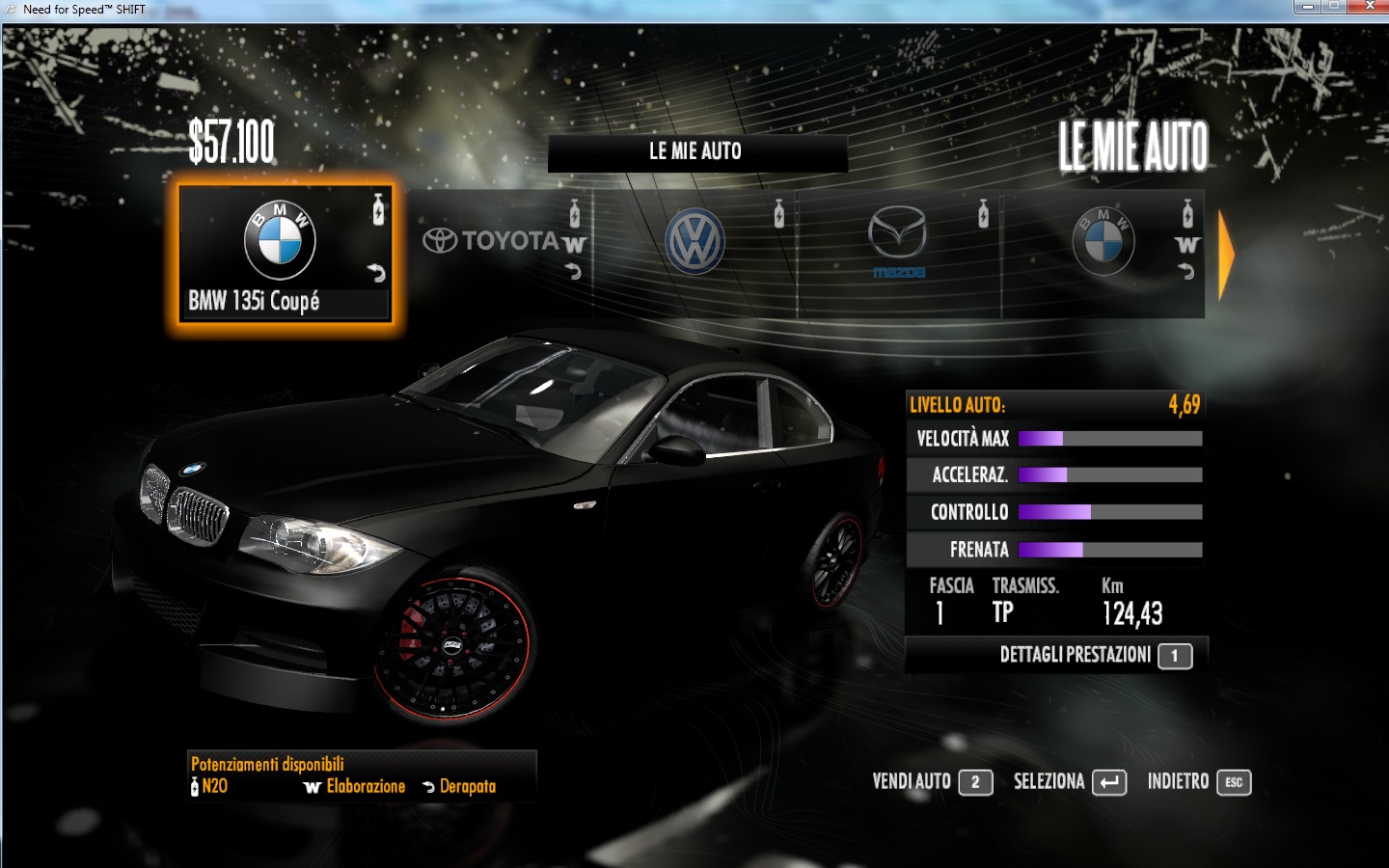Choose the Toyota car tile

coord(502,253)
